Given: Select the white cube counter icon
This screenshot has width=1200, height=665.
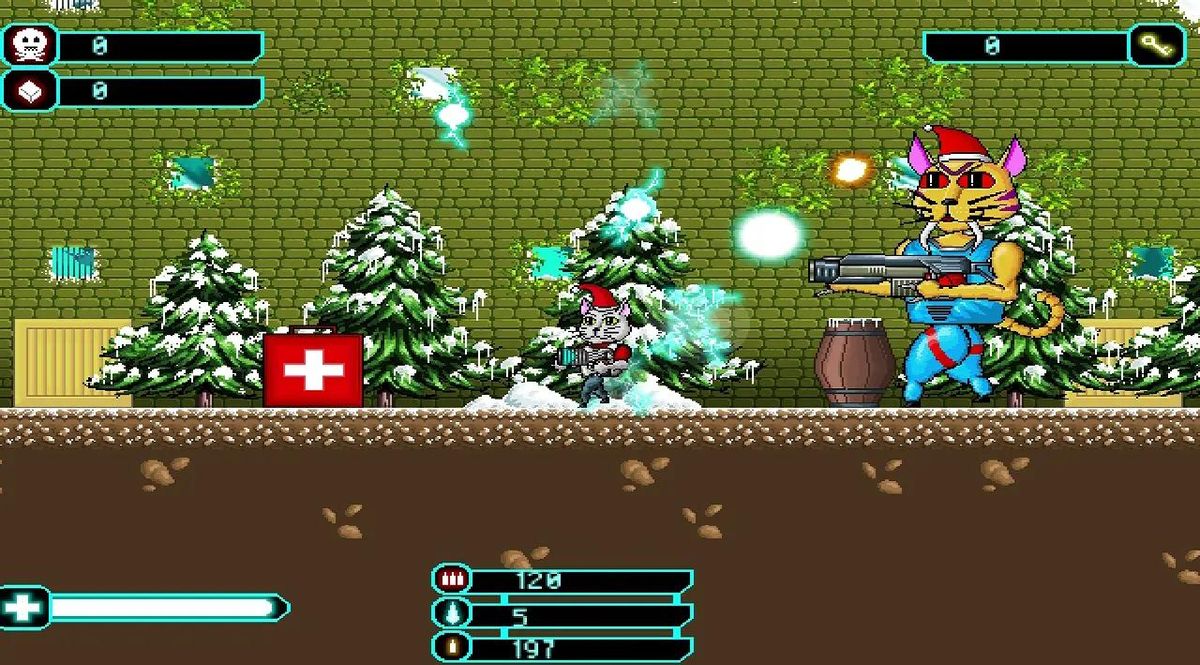Looking at the screenshot, I should pos(29,92).
